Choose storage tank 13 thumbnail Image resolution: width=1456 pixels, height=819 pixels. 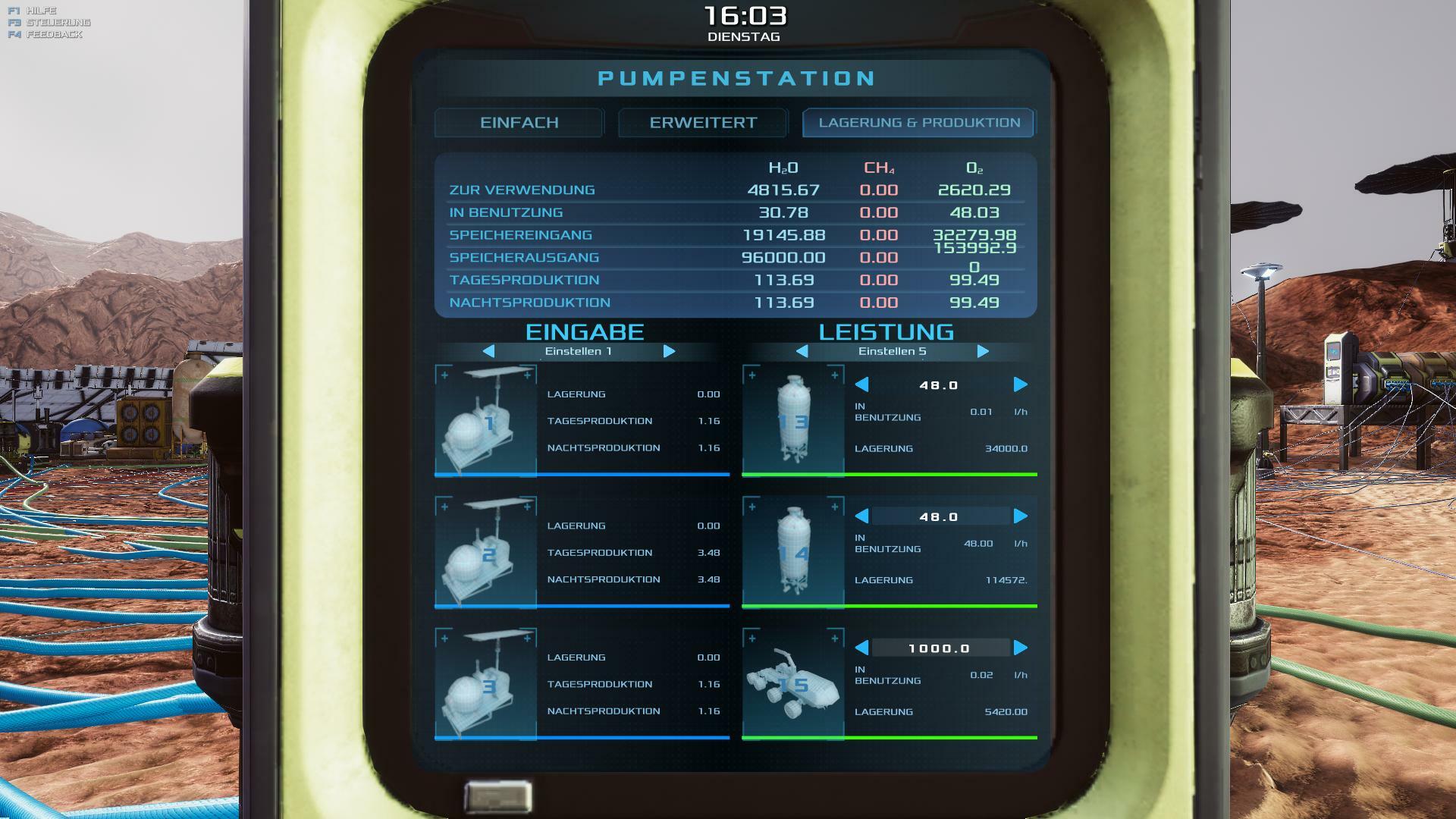click(793, 420)
